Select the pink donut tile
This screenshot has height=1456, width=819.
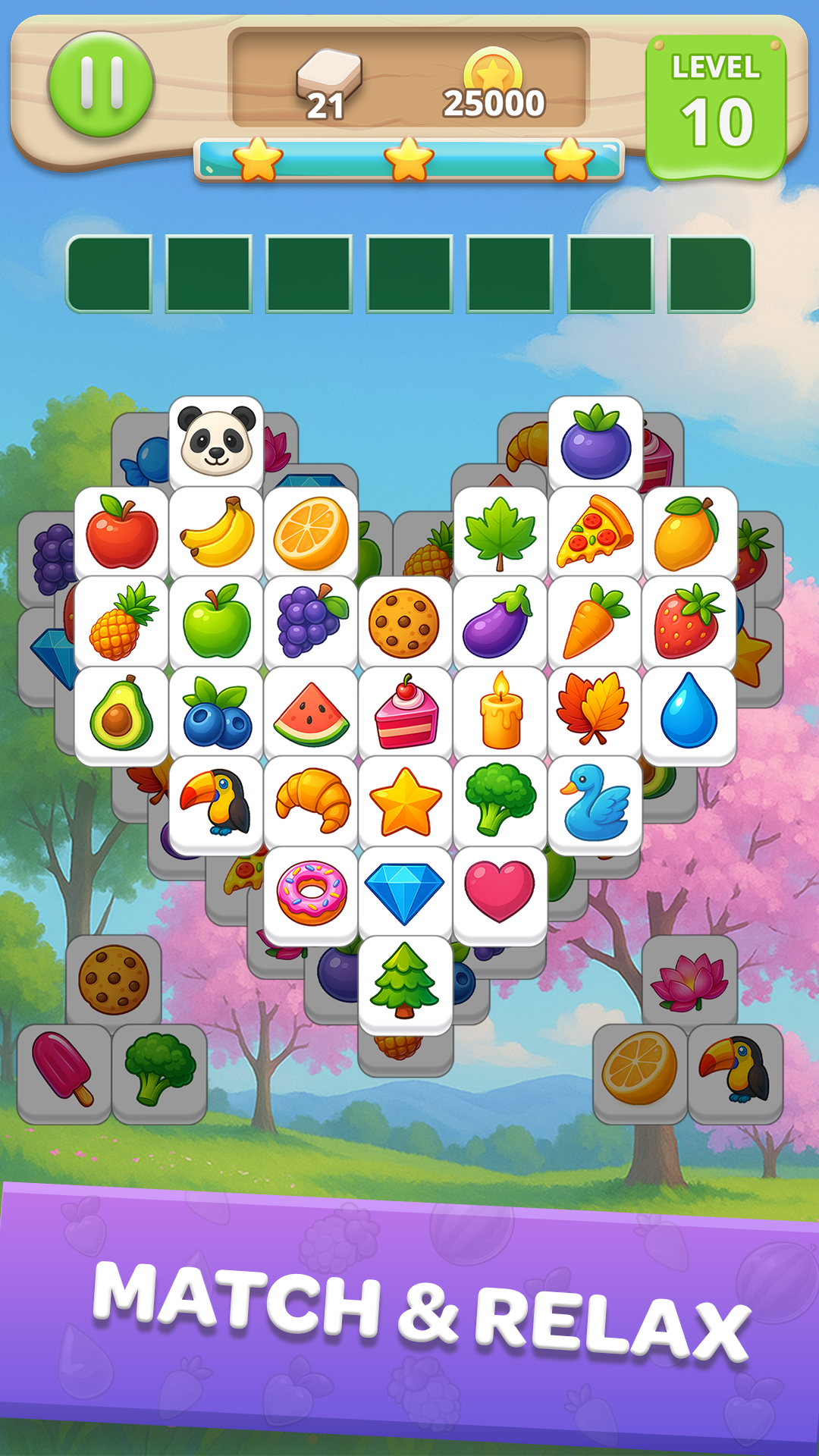point(311,893)
